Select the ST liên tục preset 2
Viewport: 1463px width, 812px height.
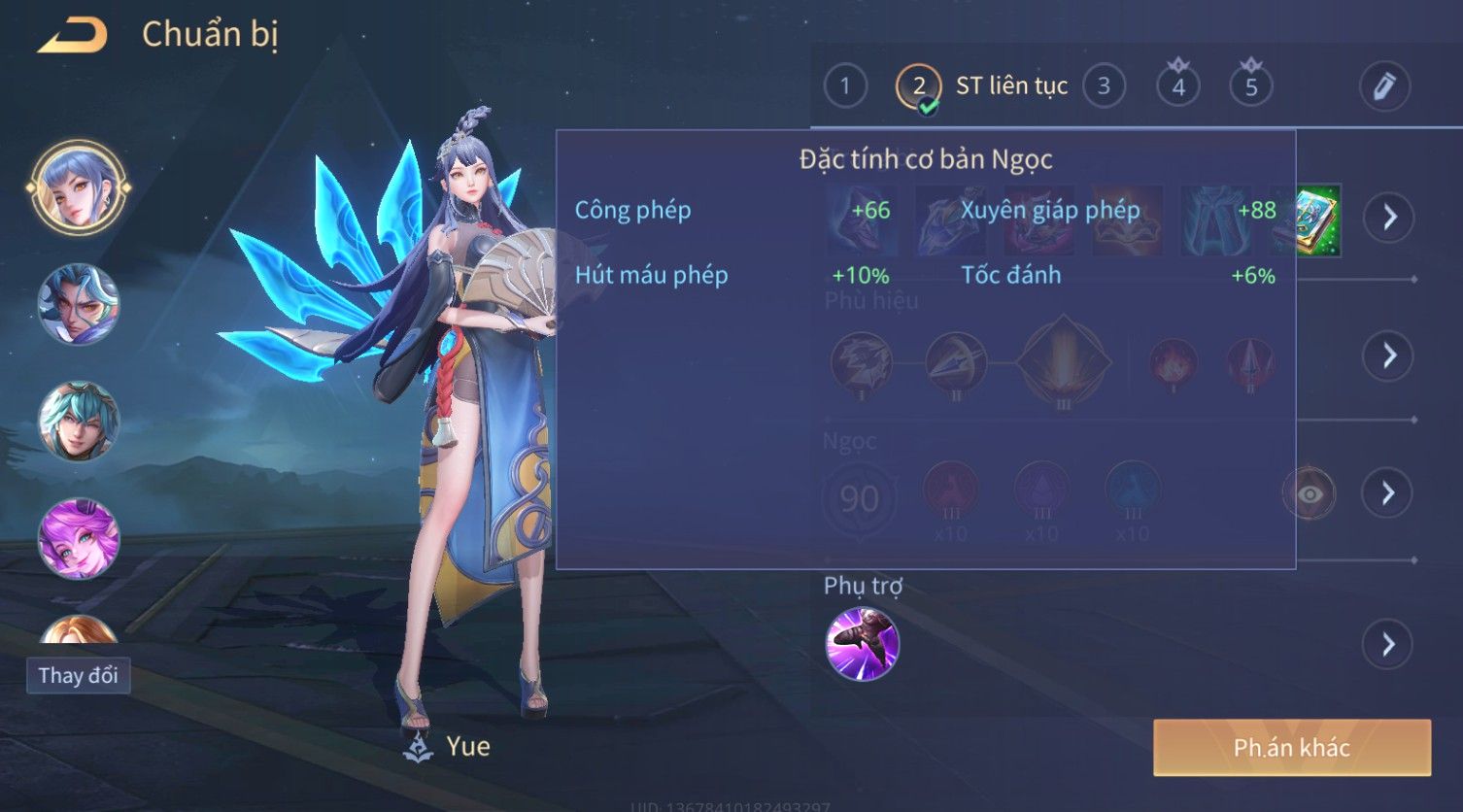click(918, 86)
